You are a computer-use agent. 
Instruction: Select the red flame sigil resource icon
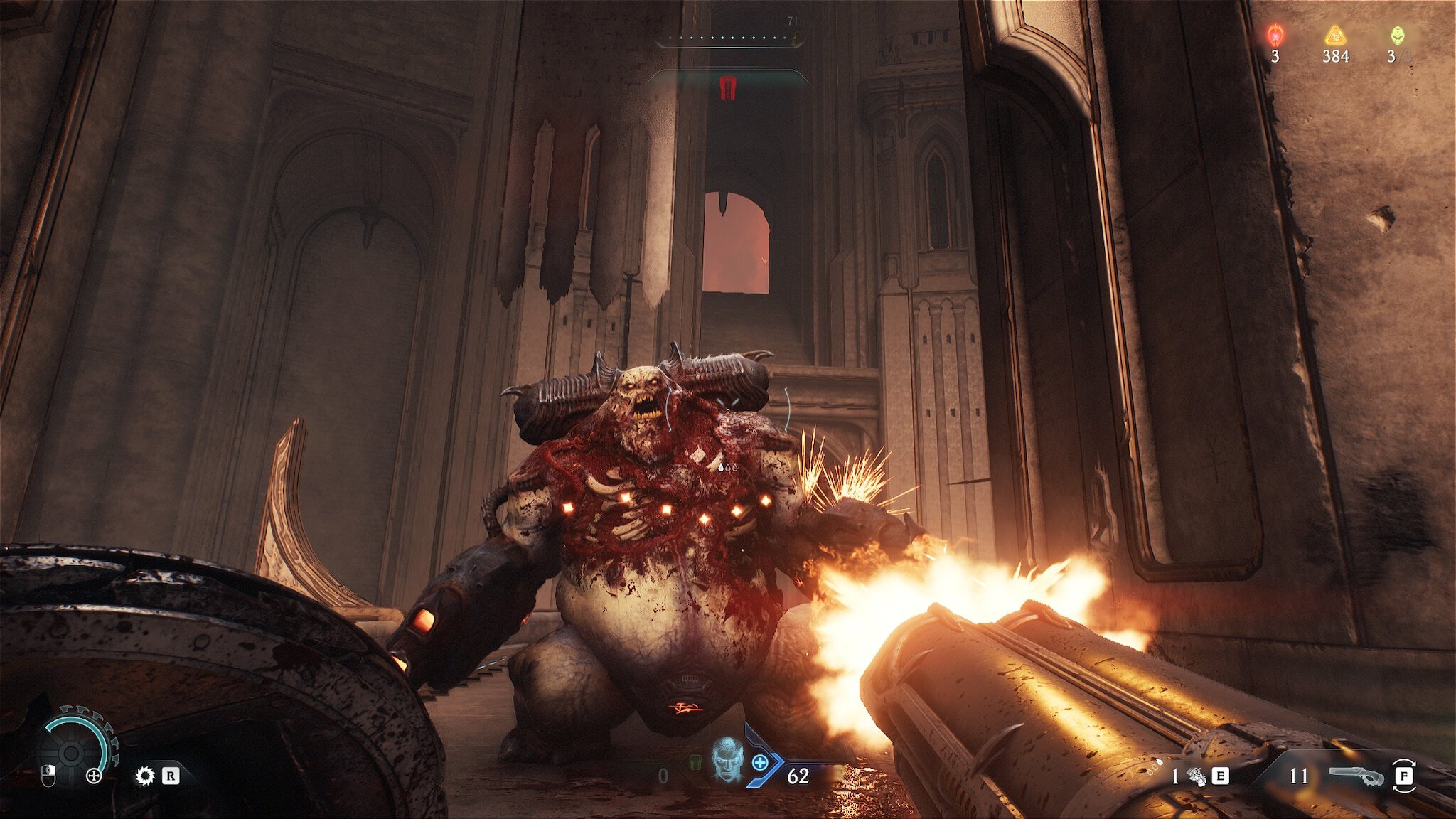[x=1275, y=35]
